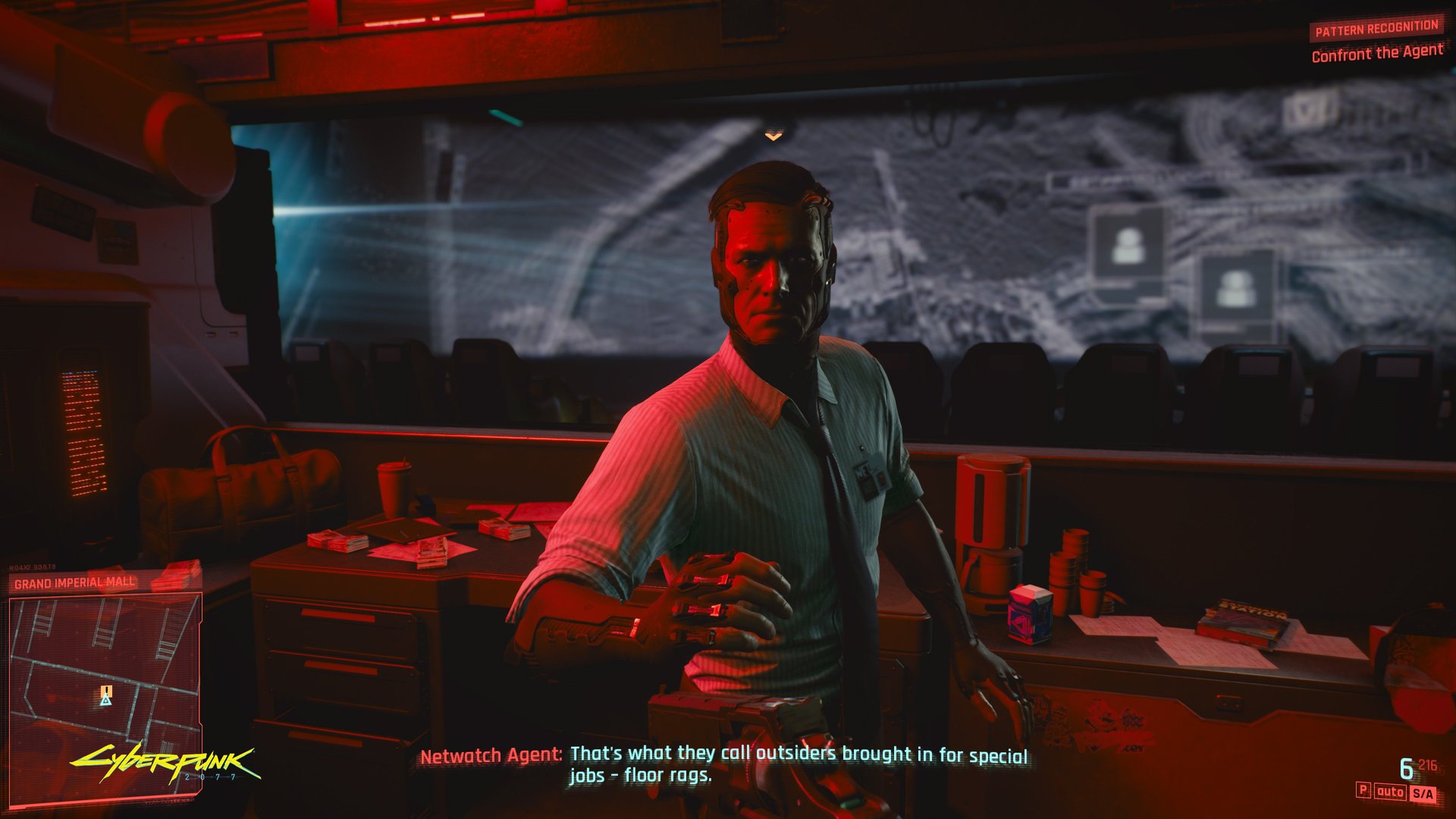Viewport: 1456px width, 819px height.
Task: Click the S/A fire mode indicator
Action: coord(1423,792)
